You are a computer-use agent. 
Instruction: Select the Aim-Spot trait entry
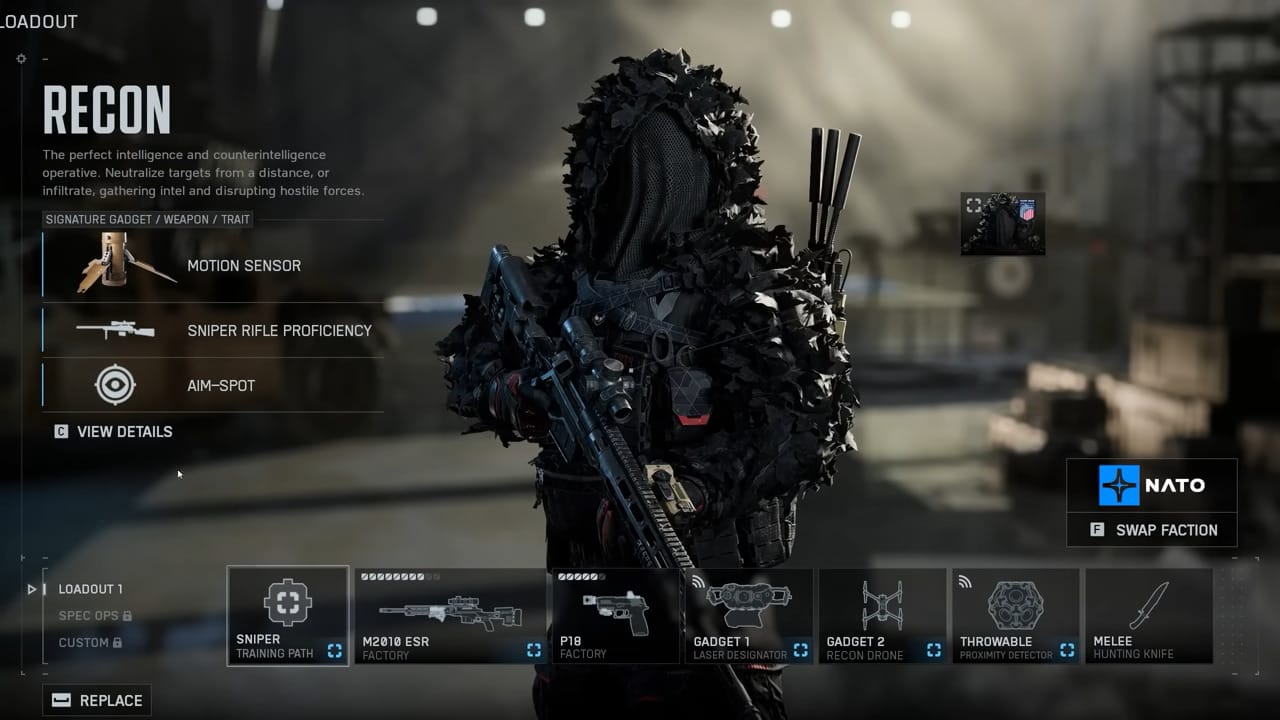point(213,385)
